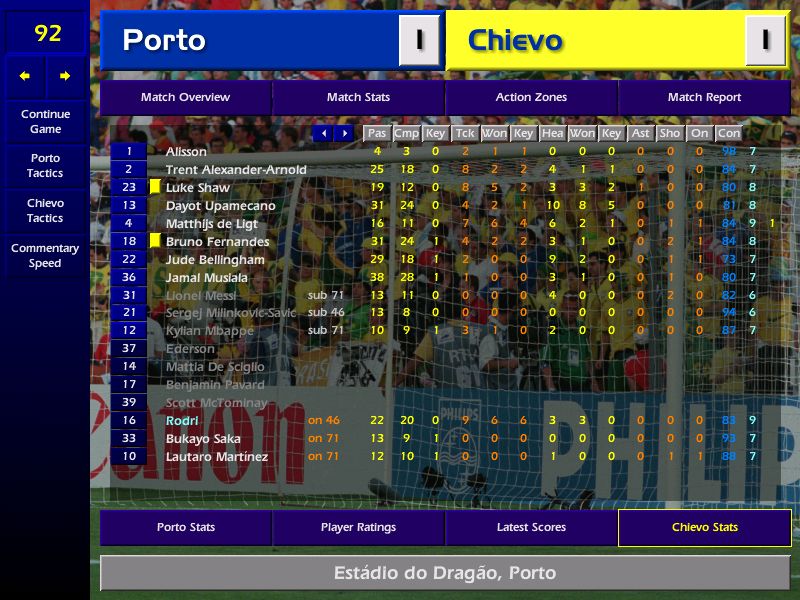
Task: Open Chievo Tactics
Action: pyautogui.click(x=45, y=210)
